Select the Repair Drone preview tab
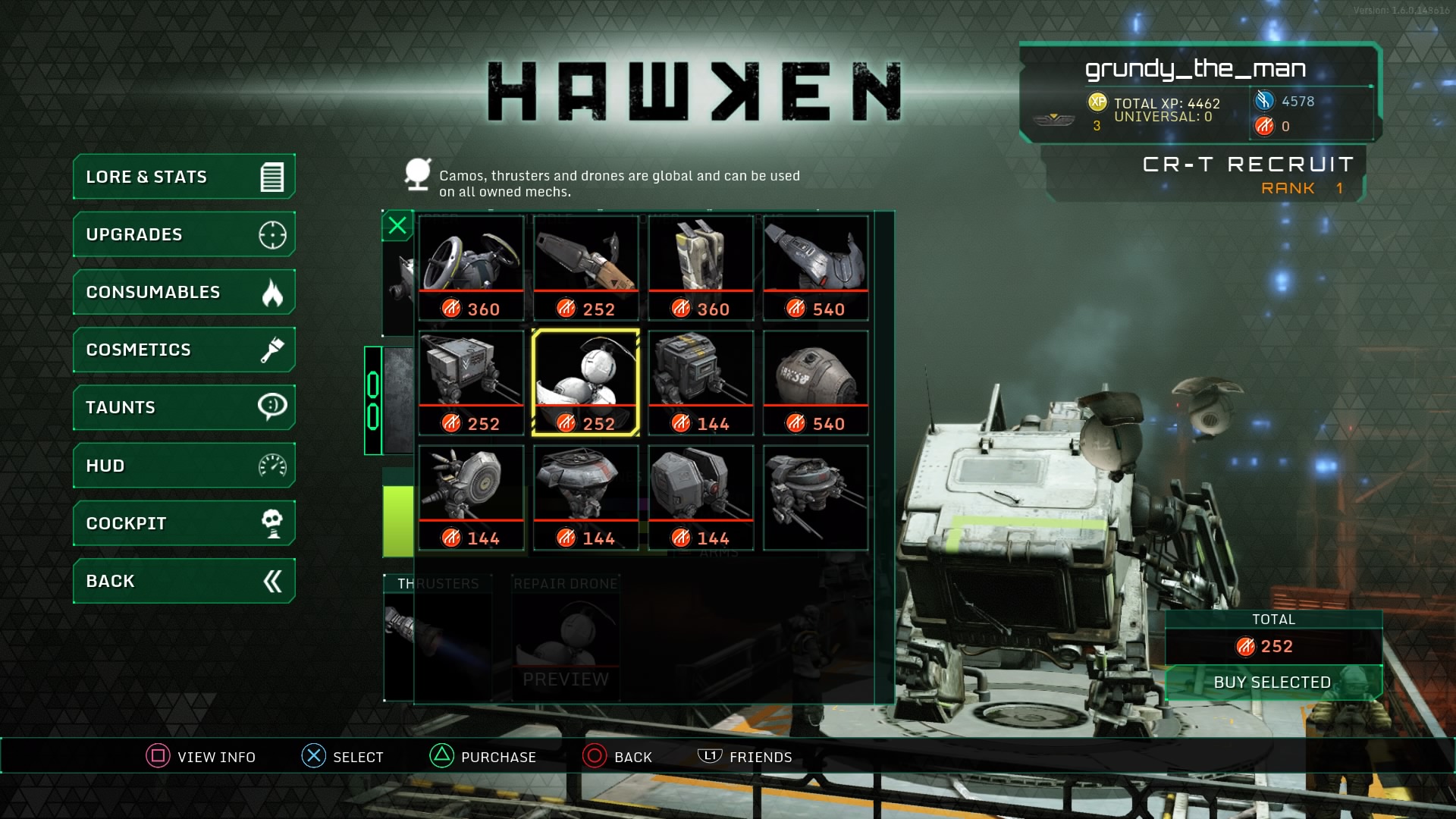Screen dimensions: 1456x819 pyautogui.click(x=565, y=637)
